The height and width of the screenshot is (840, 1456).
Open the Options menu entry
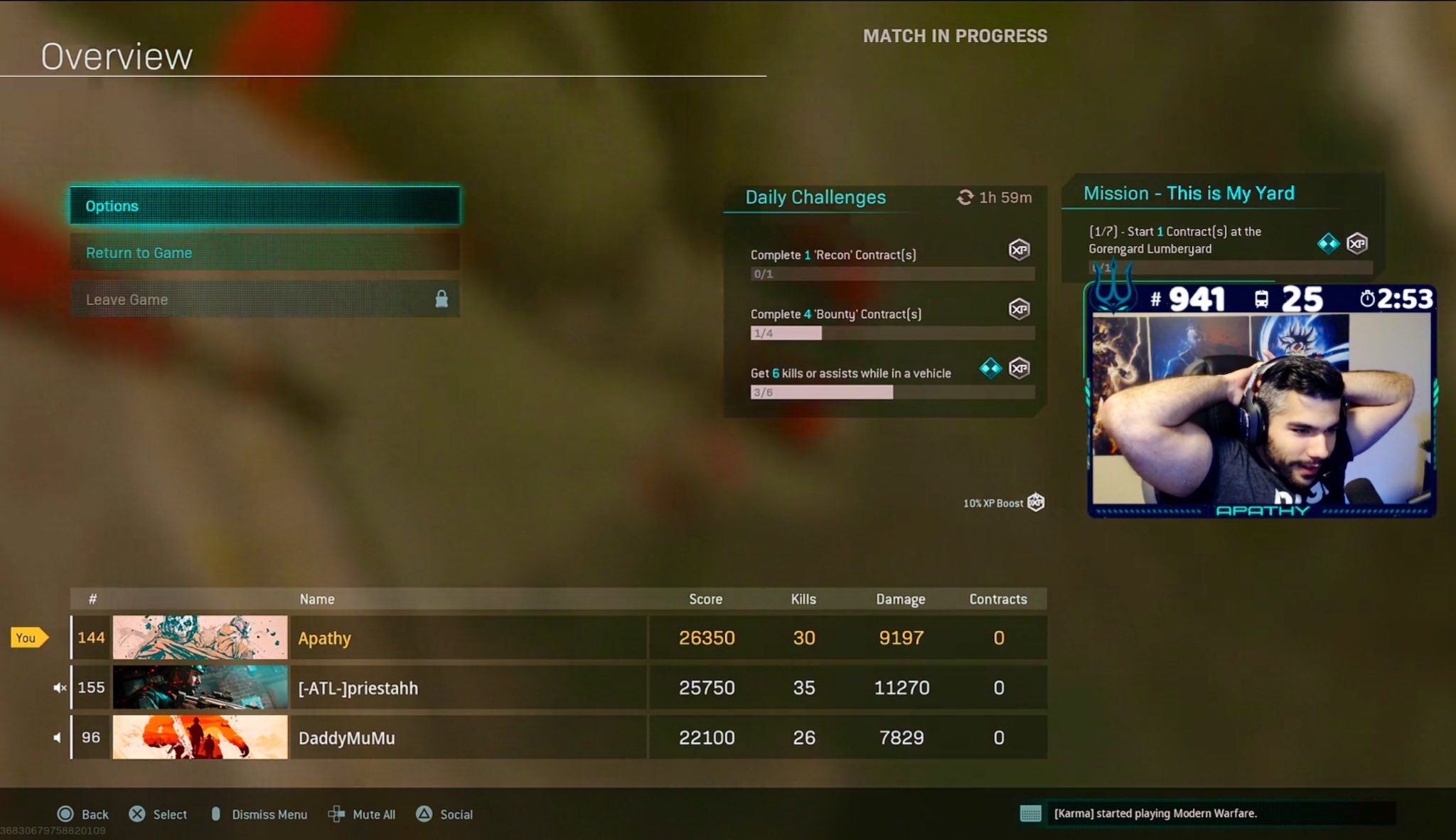point(264,206)
